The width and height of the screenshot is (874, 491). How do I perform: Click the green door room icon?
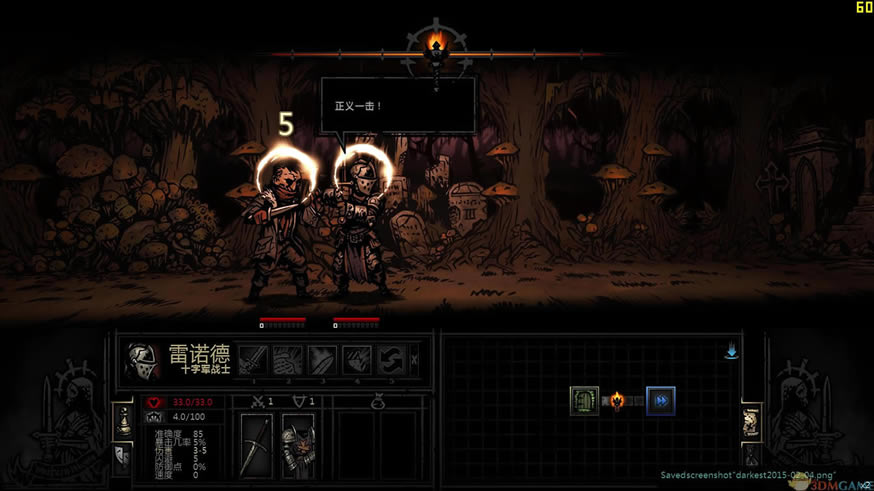pyautogui.click(x=584, y=401)
